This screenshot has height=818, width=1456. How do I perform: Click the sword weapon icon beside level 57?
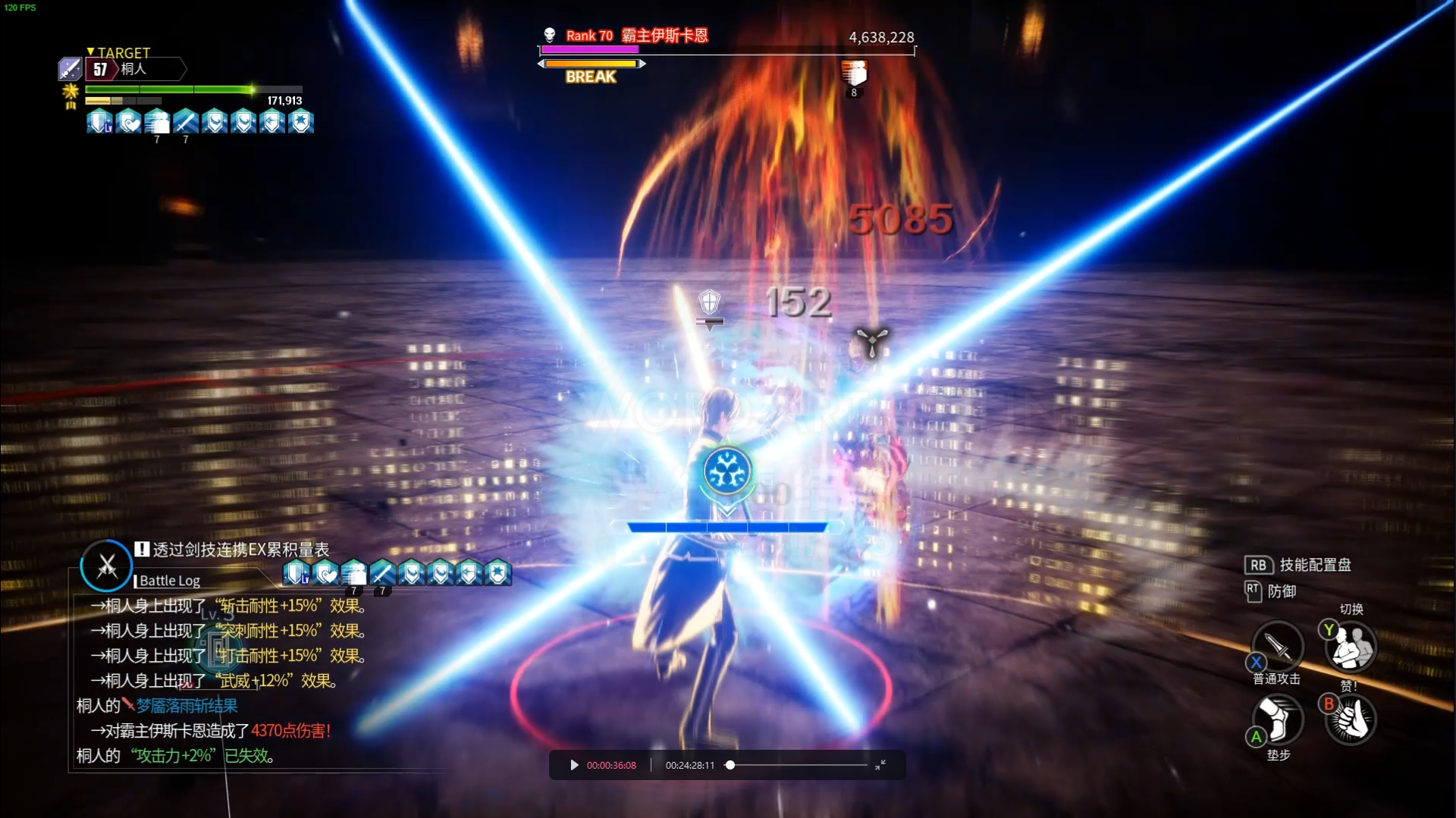pos(70,69)
